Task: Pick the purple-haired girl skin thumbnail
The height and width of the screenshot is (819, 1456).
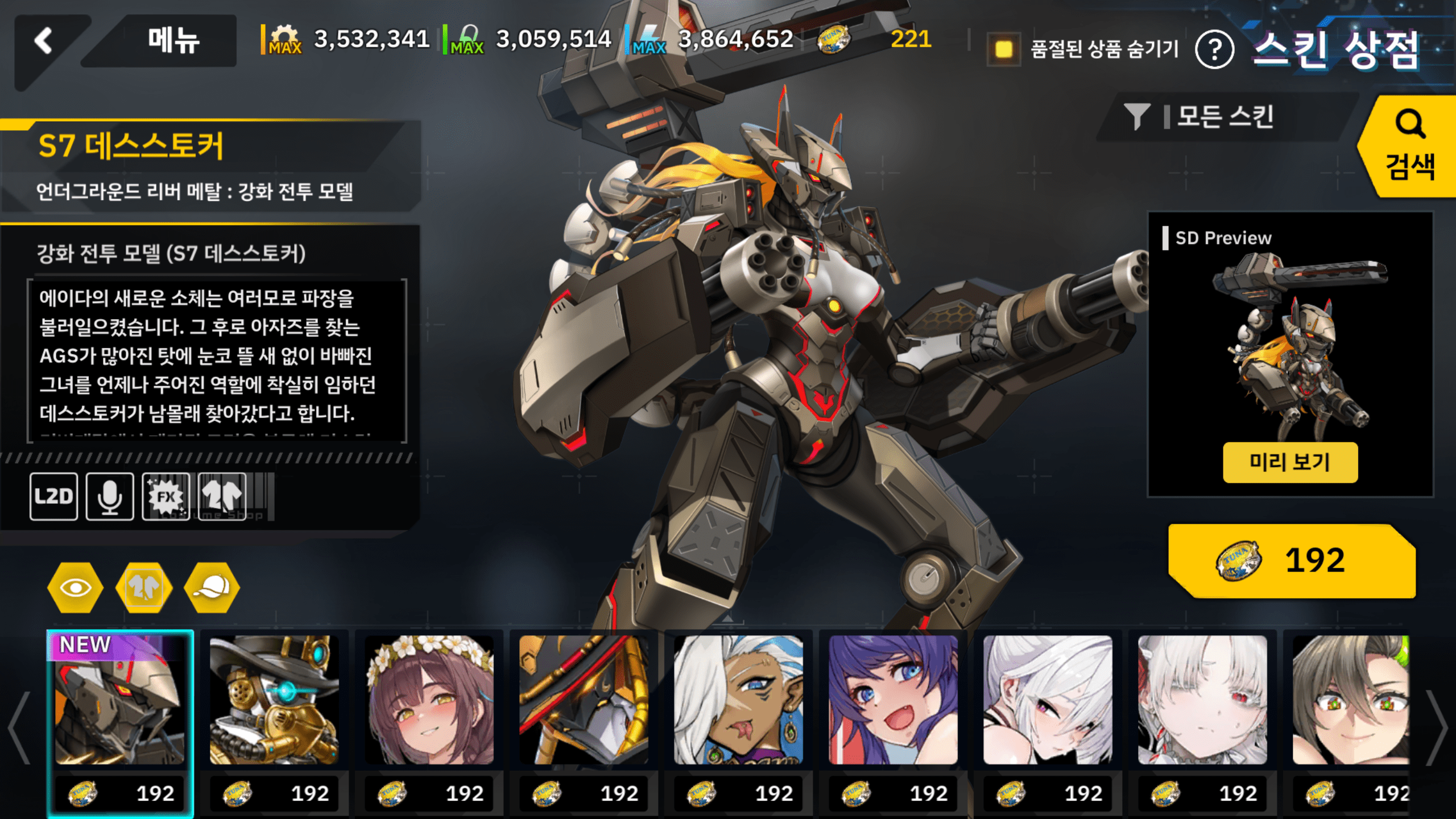Action: (893, 700)
